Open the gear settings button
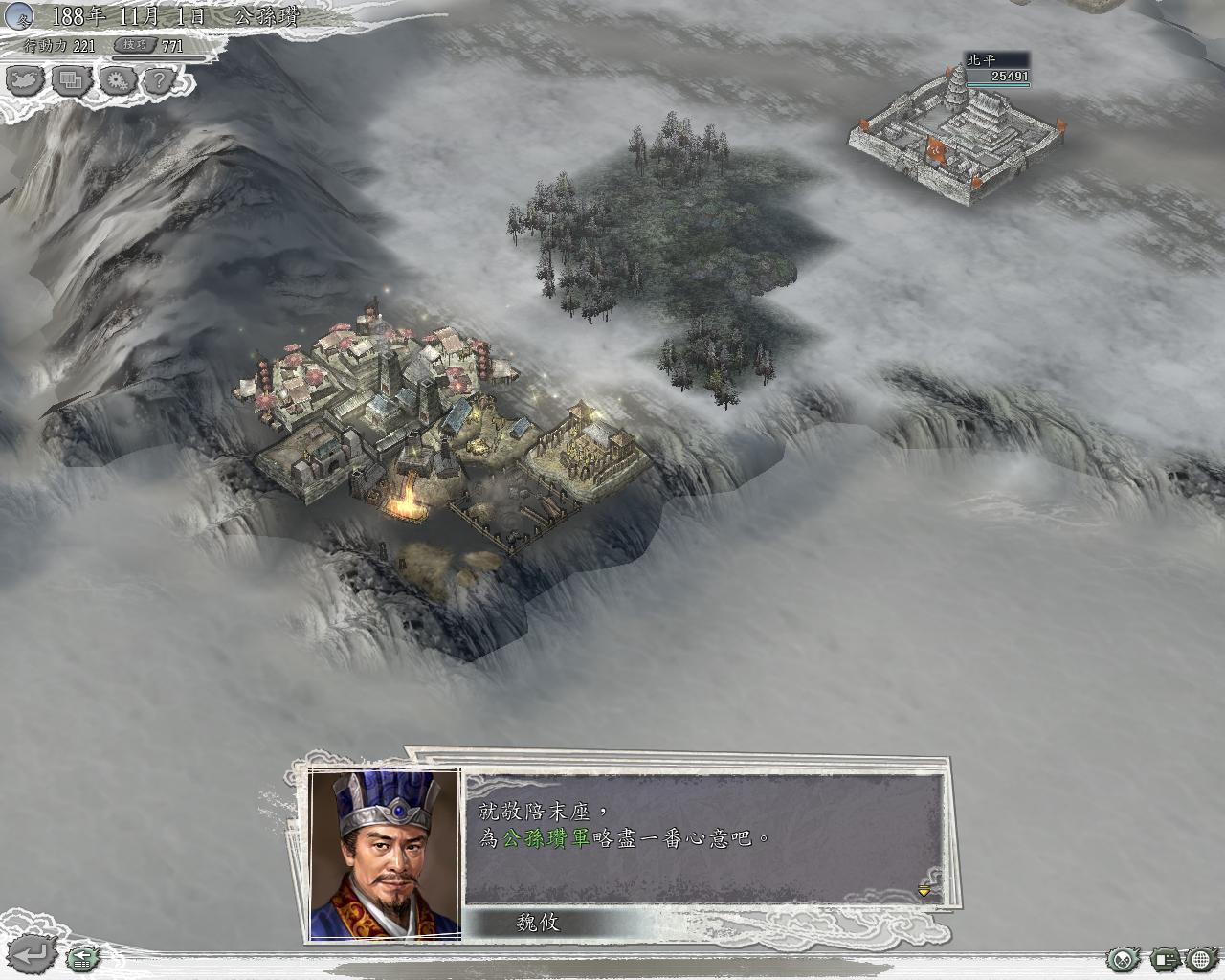Viewport: 1225px width, 980px height. click(x=117, y=80)
